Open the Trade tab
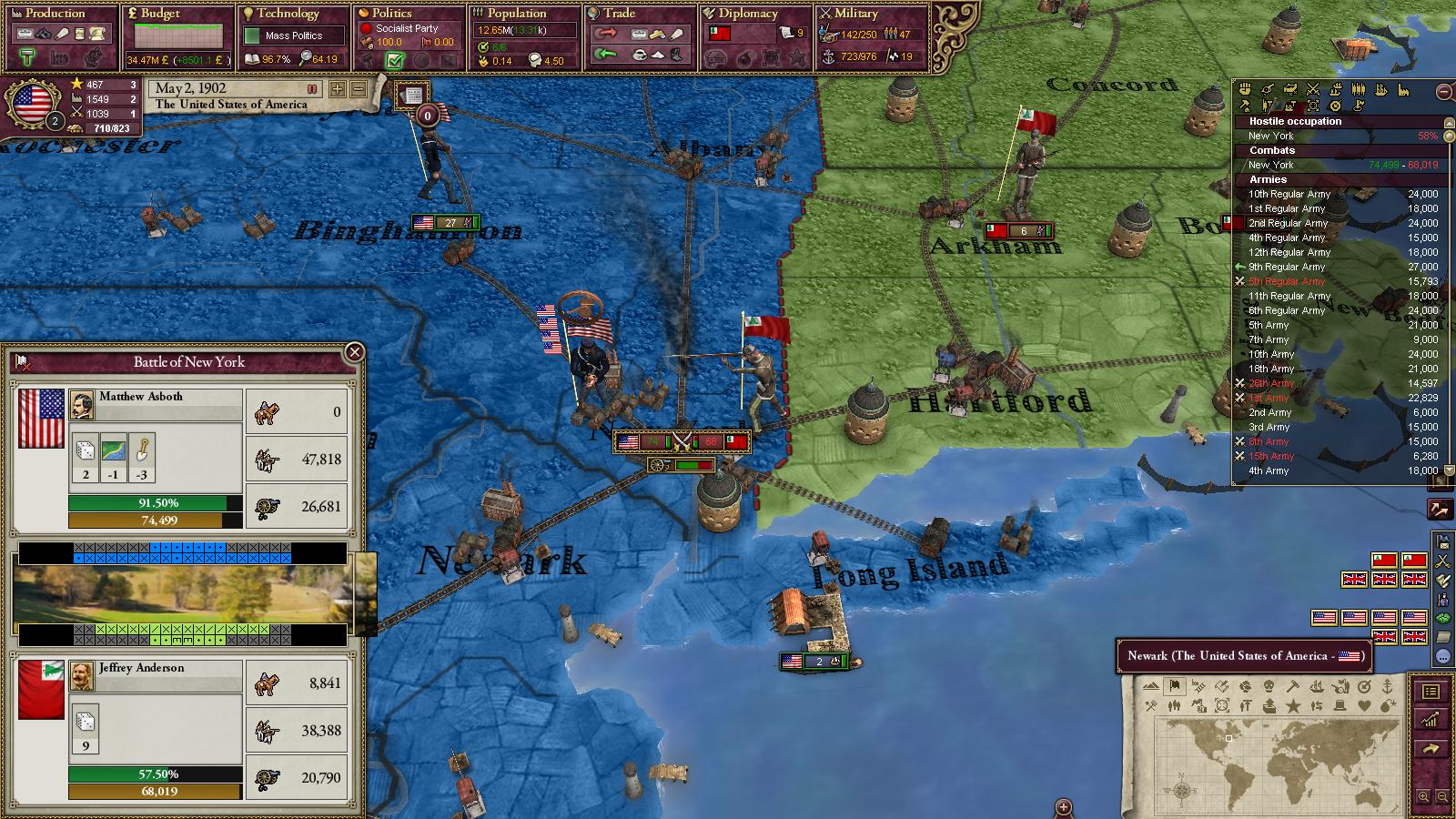The height and width of the screenshot is (819, 1456). tap(619, 14)
